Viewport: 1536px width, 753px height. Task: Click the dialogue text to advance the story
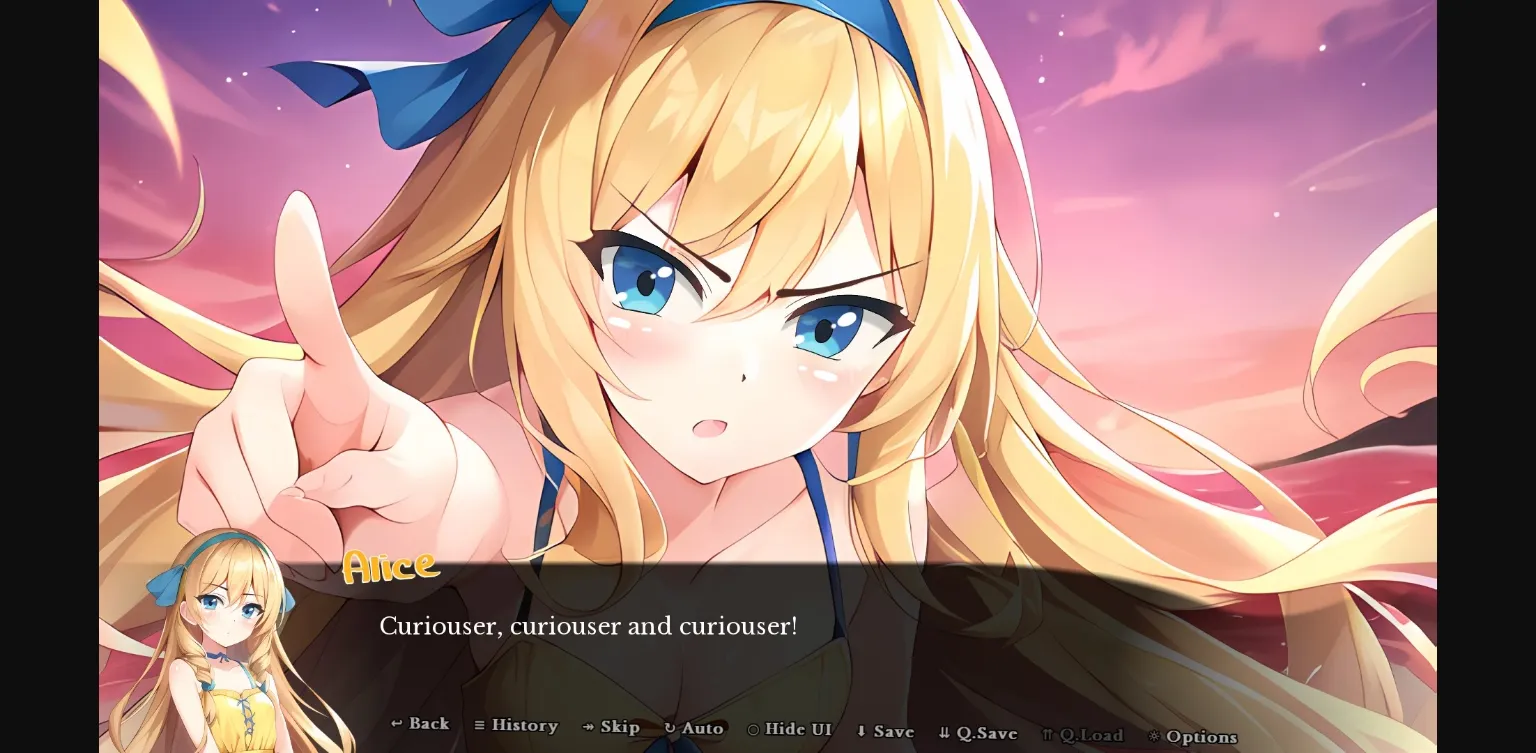coord(588,626)
